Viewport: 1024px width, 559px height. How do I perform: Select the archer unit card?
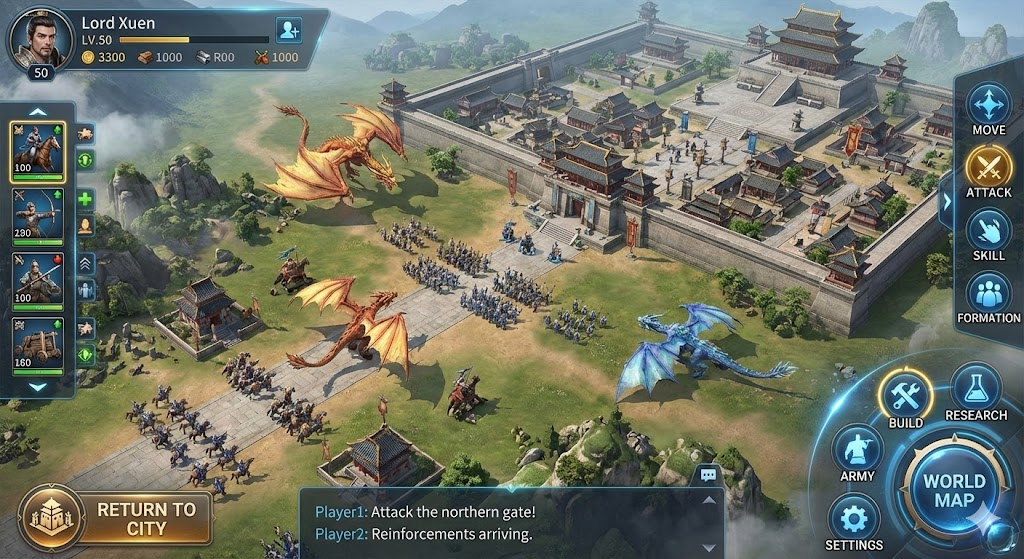(38, 214)
